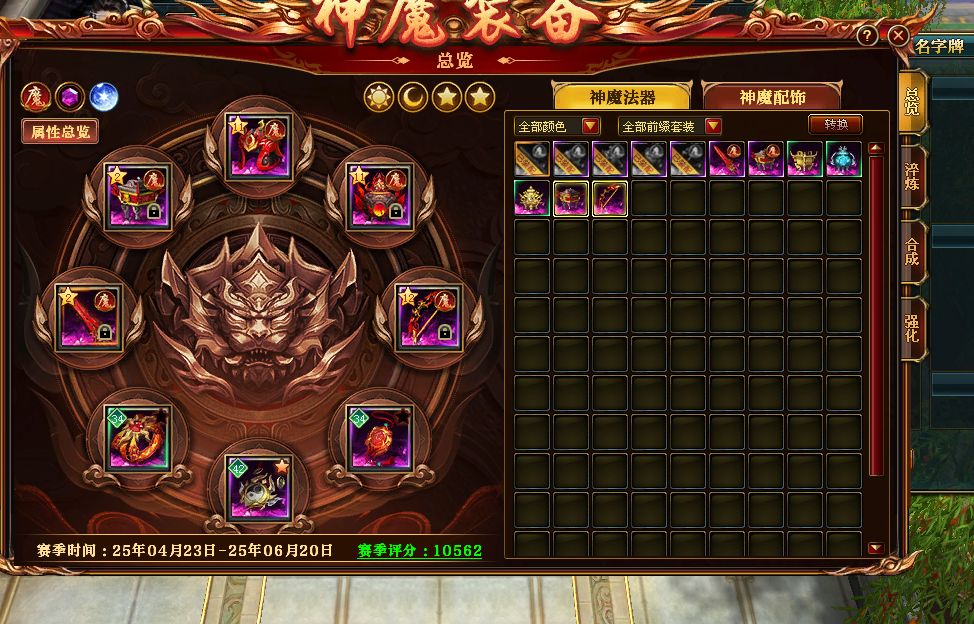Select the 淬炼 side tab

(x=911, y=177)
